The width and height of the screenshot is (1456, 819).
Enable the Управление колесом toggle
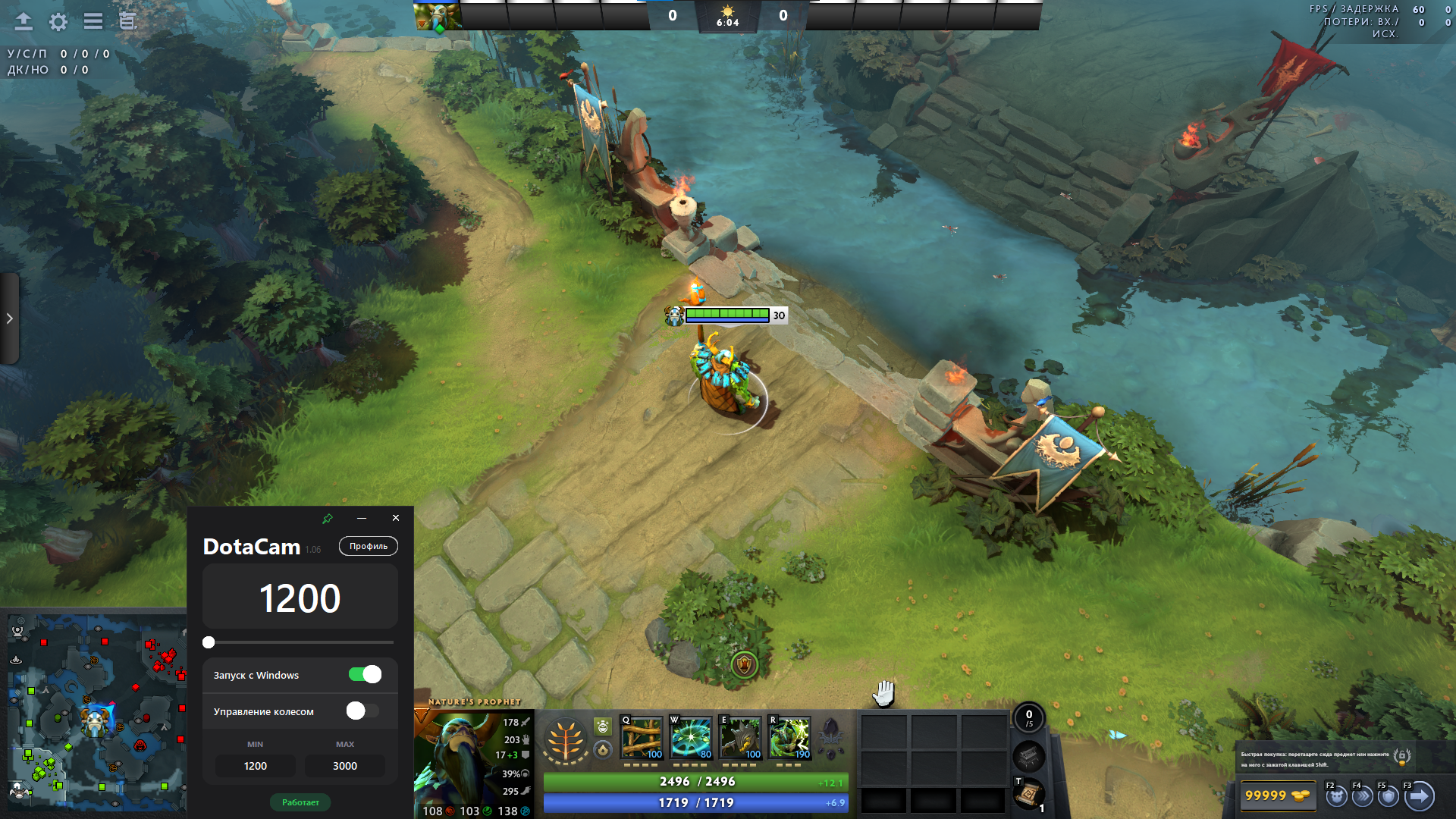point(362,711)
